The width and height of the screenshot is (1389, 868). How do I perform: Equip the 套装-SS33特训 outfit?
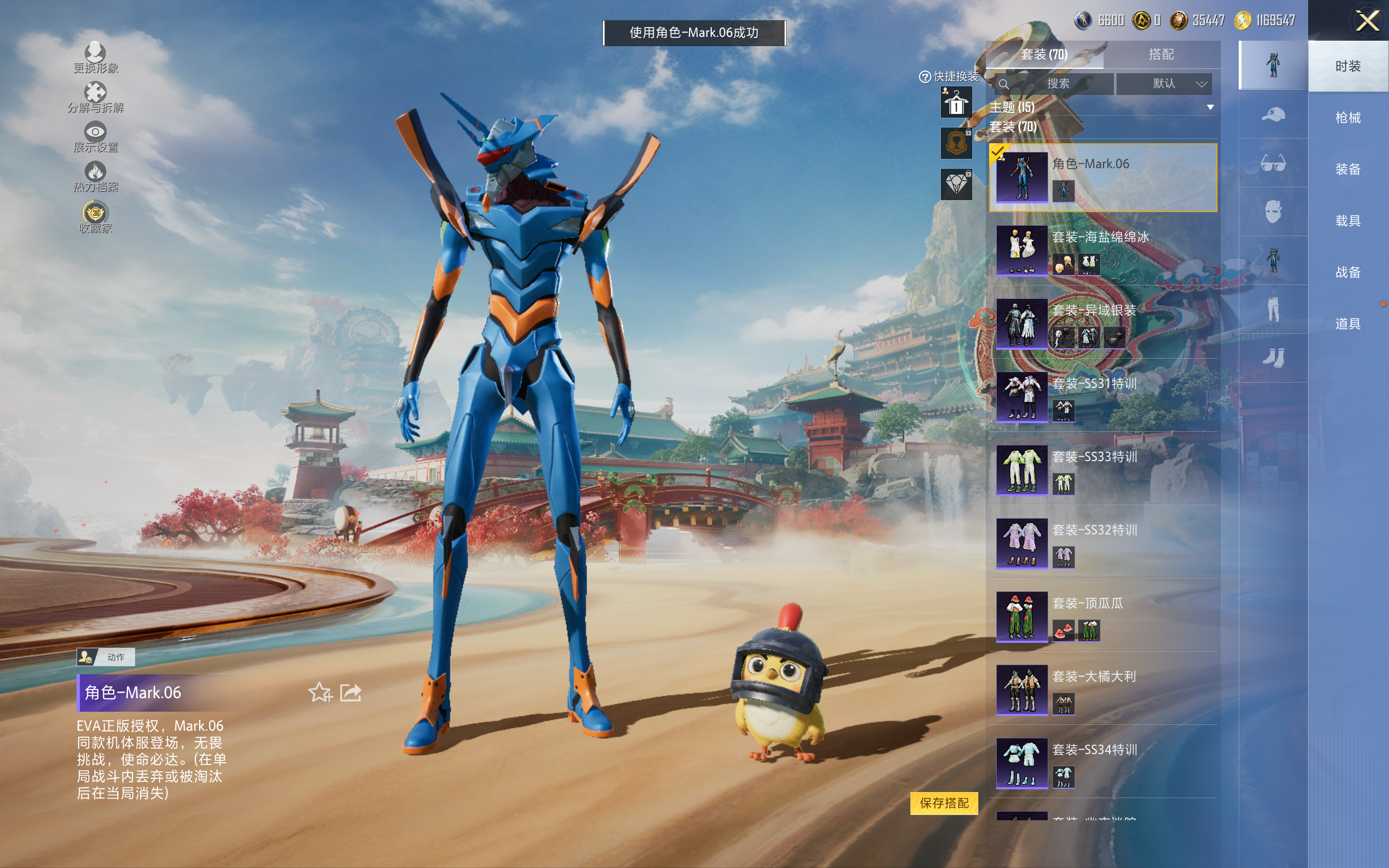(x=1102, y=471)
